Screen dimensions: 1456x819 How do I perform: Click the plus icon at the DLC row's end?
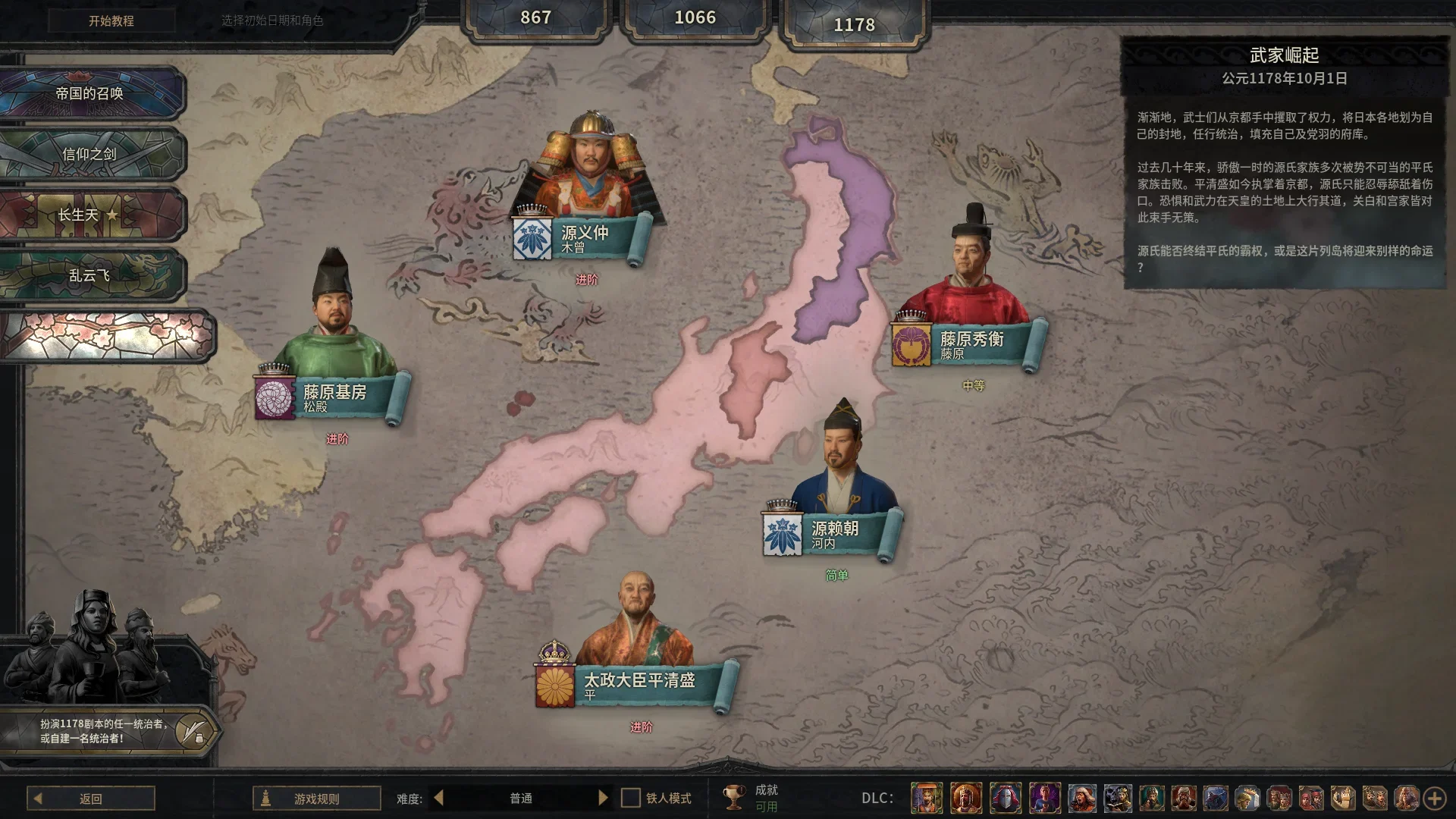[x=1434, y=797]
